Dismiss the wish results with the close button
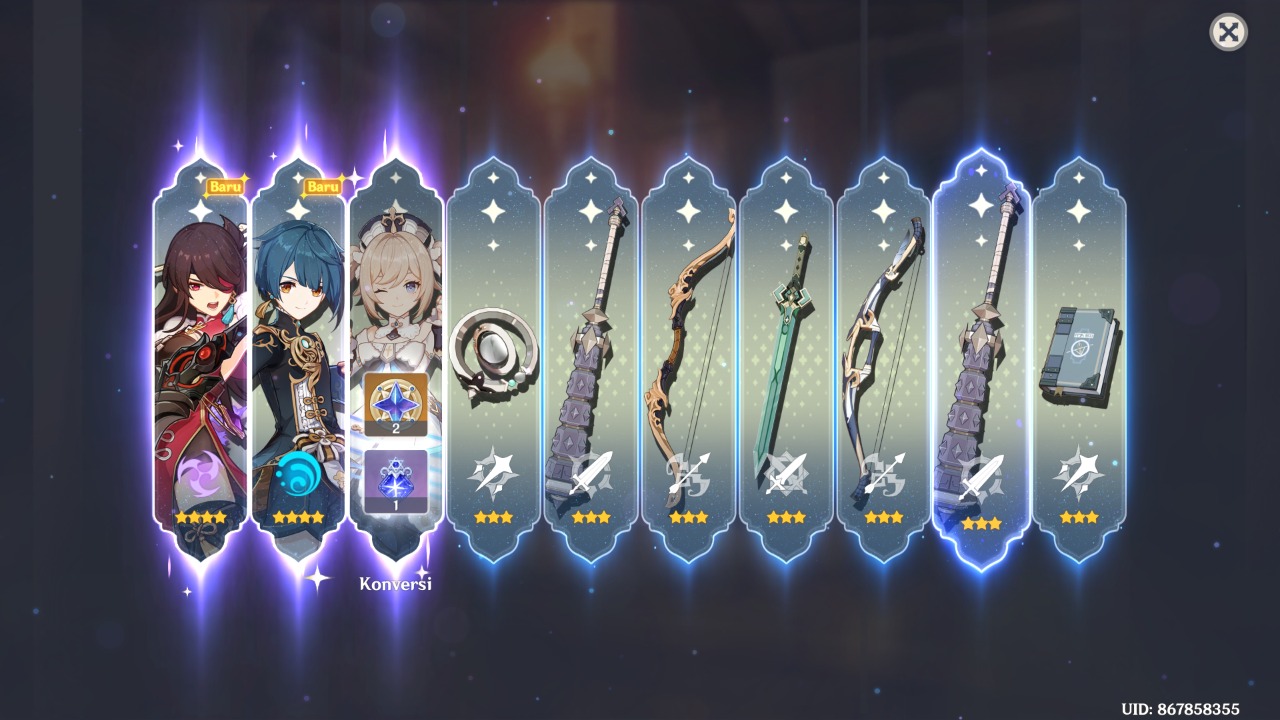 point(1229,33)
